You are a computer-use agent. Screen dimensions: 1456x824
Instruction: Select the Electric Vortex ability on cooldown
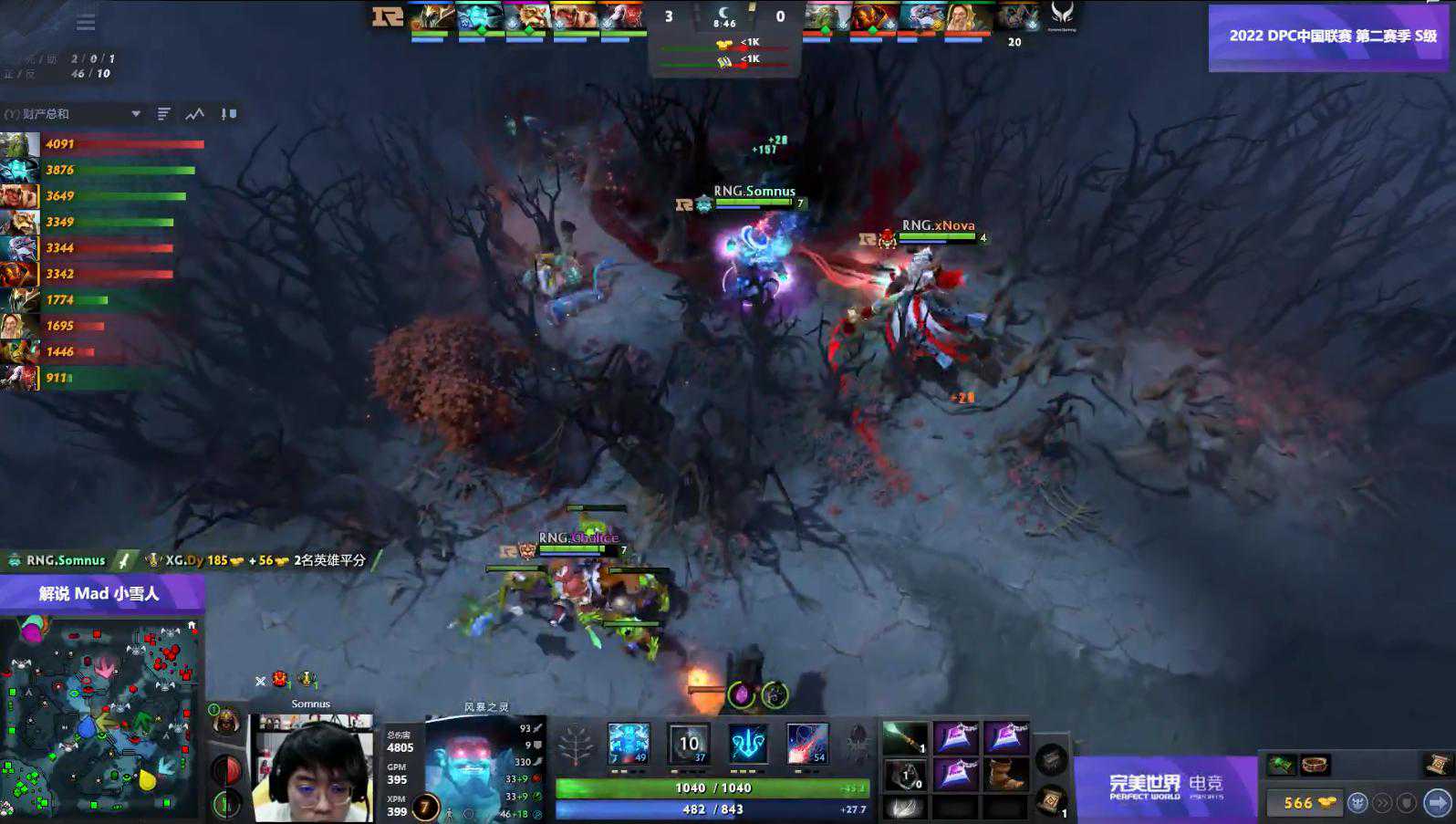[688, 744]
